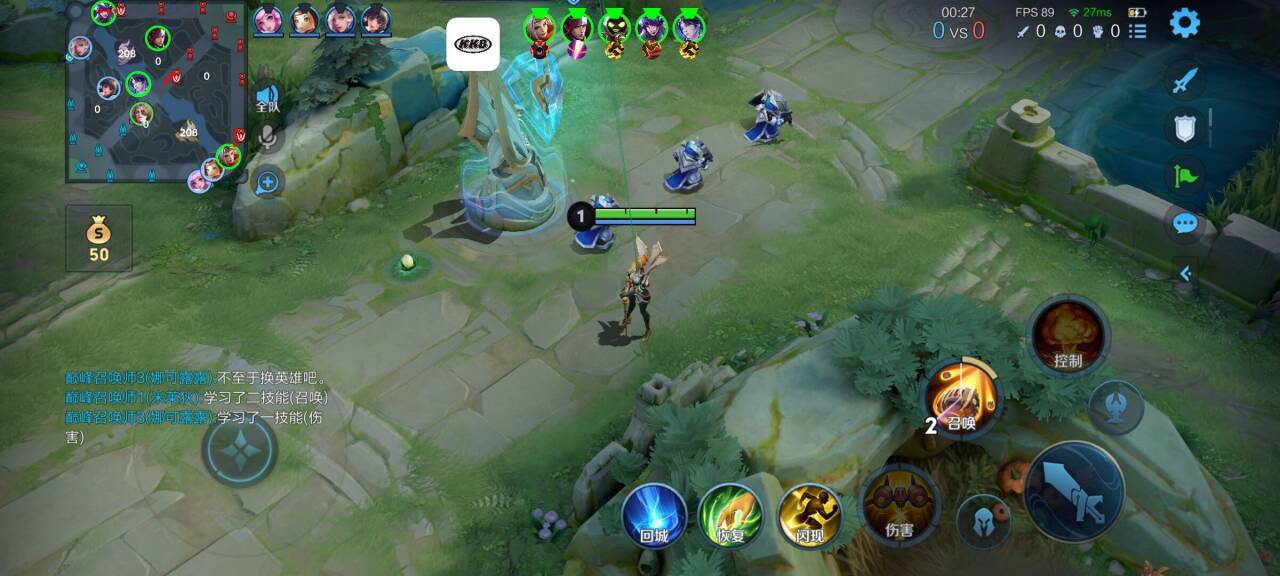The image size is (1280, 576).
Task: Open the chat plus button below the microphone
Action: coord(267,182)
